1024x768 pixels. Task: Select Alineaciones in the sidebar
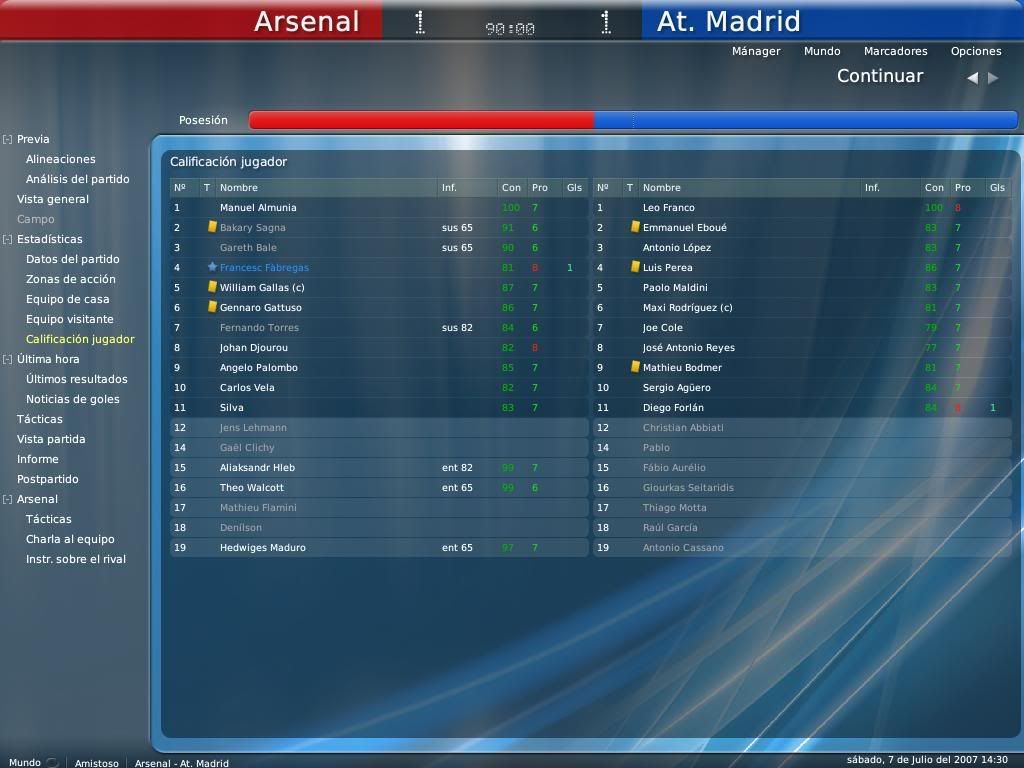61,159
